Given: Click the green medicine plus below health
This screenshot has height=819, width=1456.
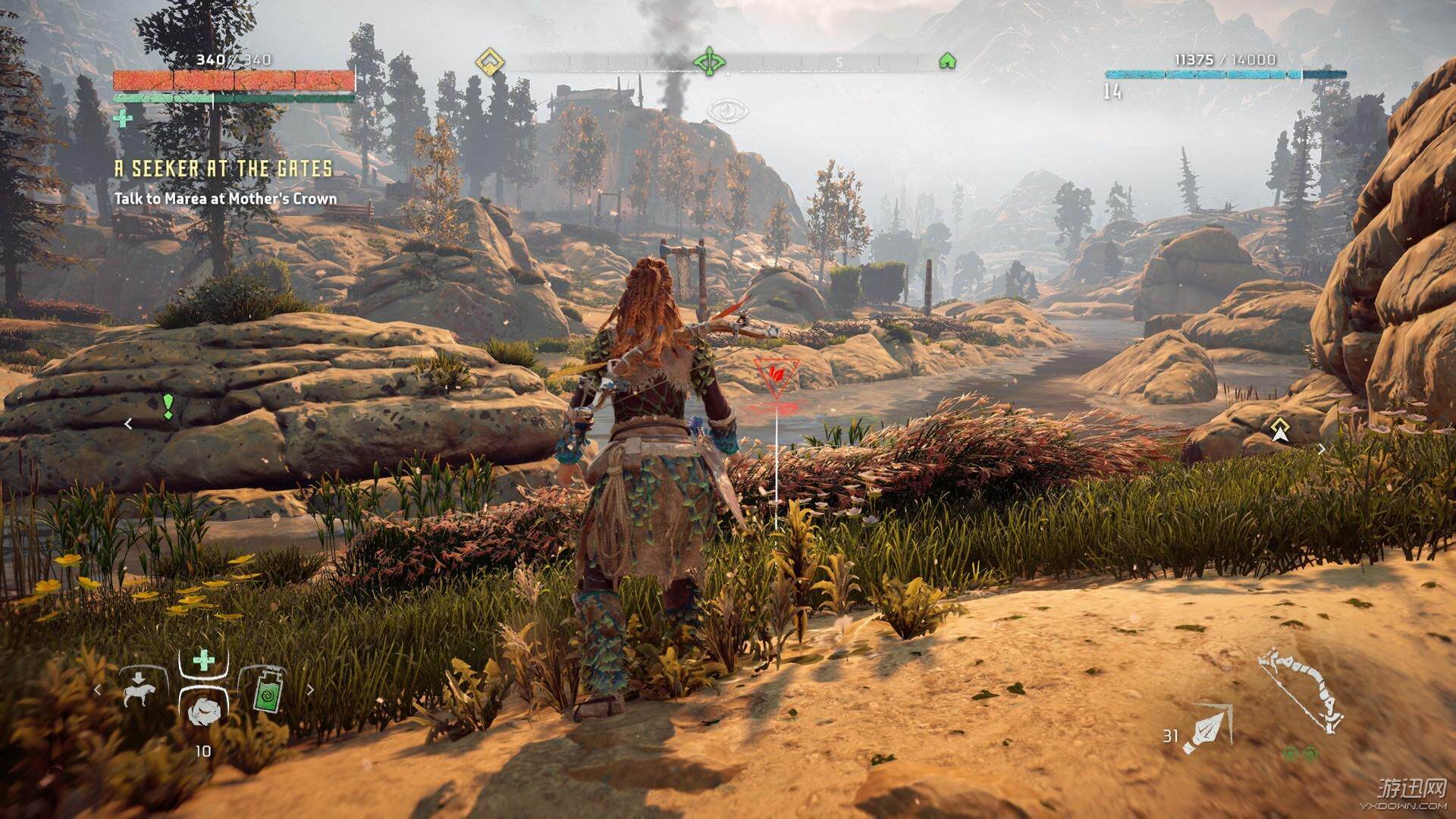Looking at the screenshot, I should [x=121, y=118].
